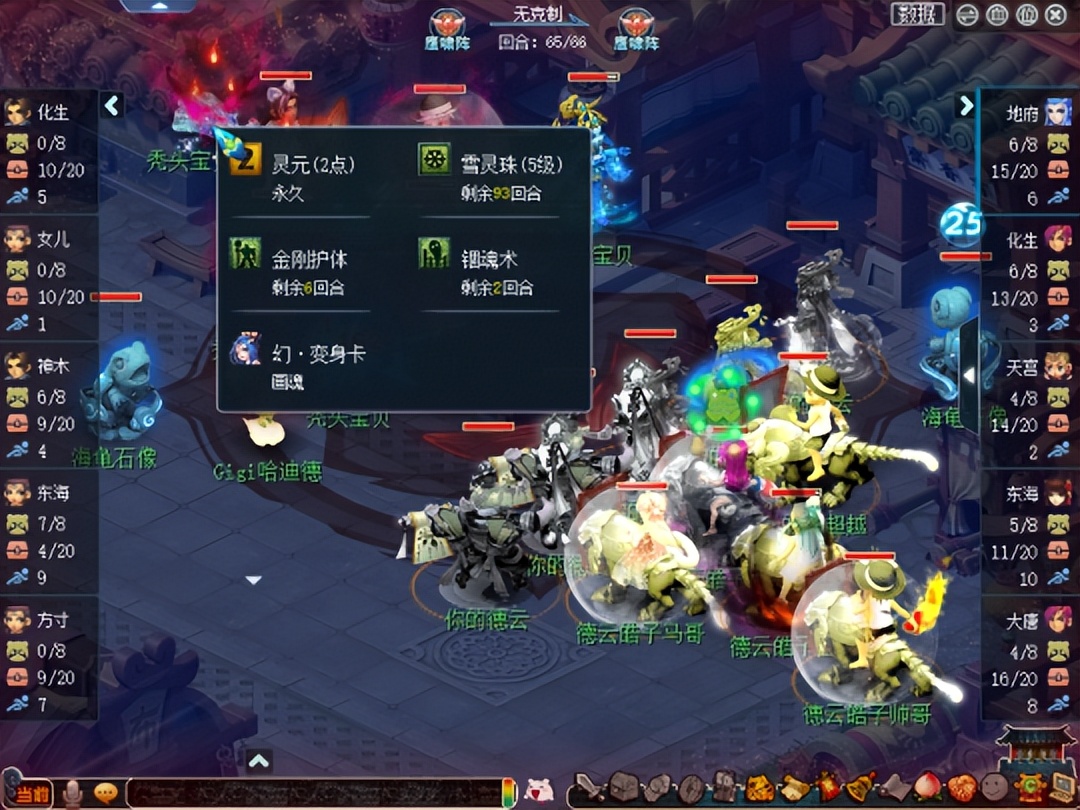Collapse the right team panel arrow

click(x=965, y=106)
